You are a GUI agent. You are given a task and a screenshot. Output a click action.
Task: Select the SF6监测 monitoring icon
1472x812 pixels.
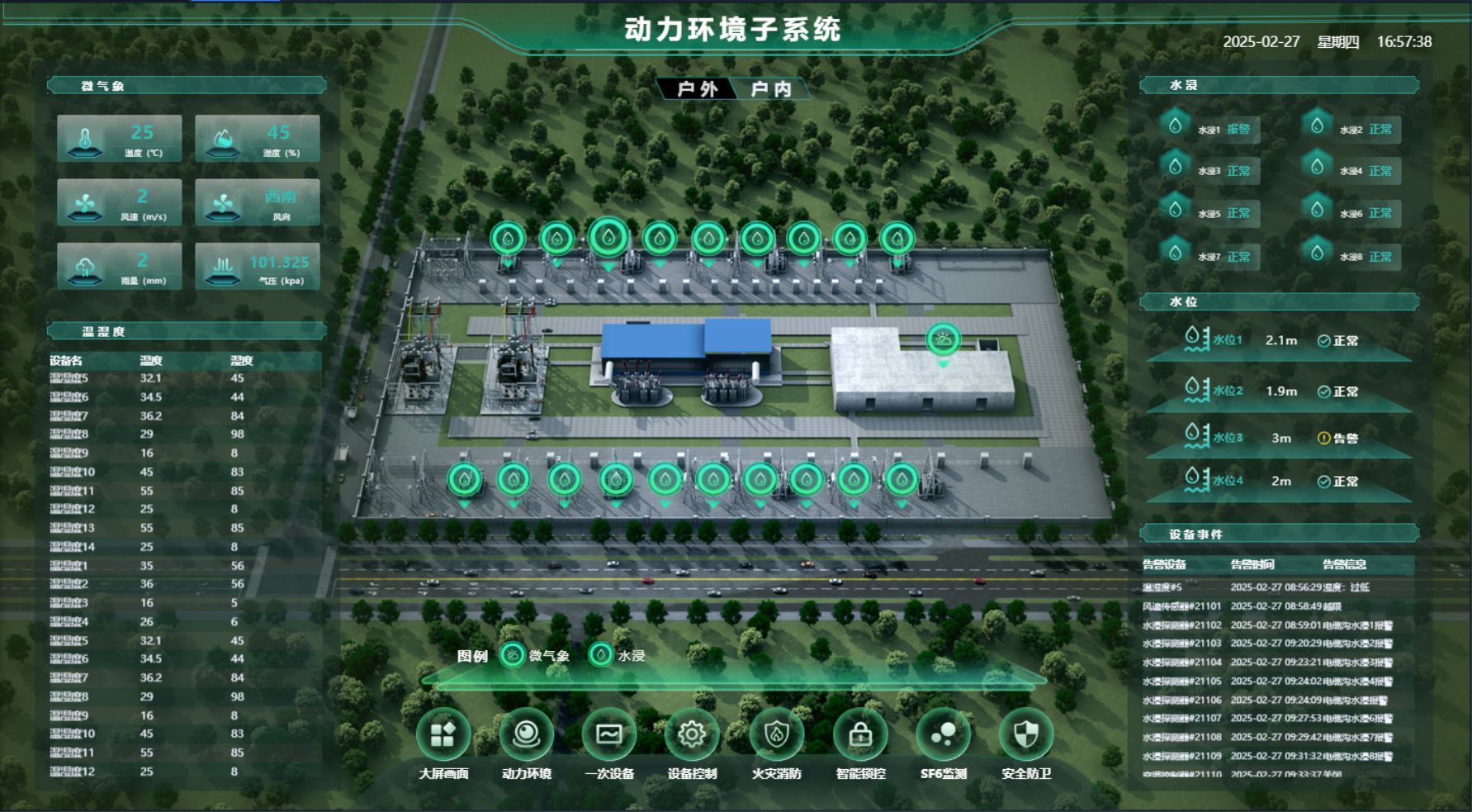(x=943, y=734)
